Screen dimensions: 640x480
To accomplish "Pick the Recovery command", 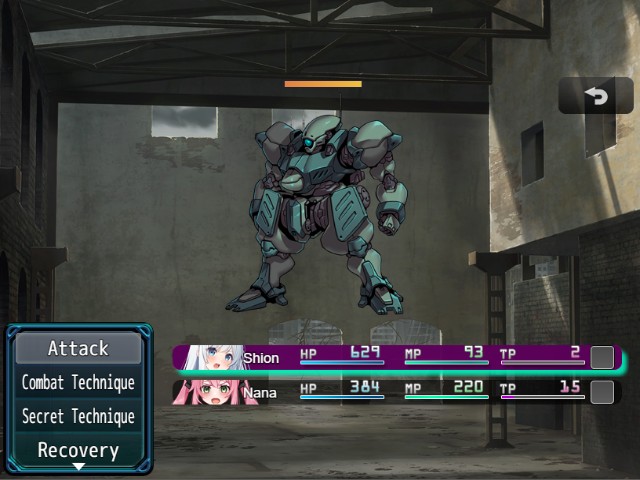I will (x=78, y=449).
